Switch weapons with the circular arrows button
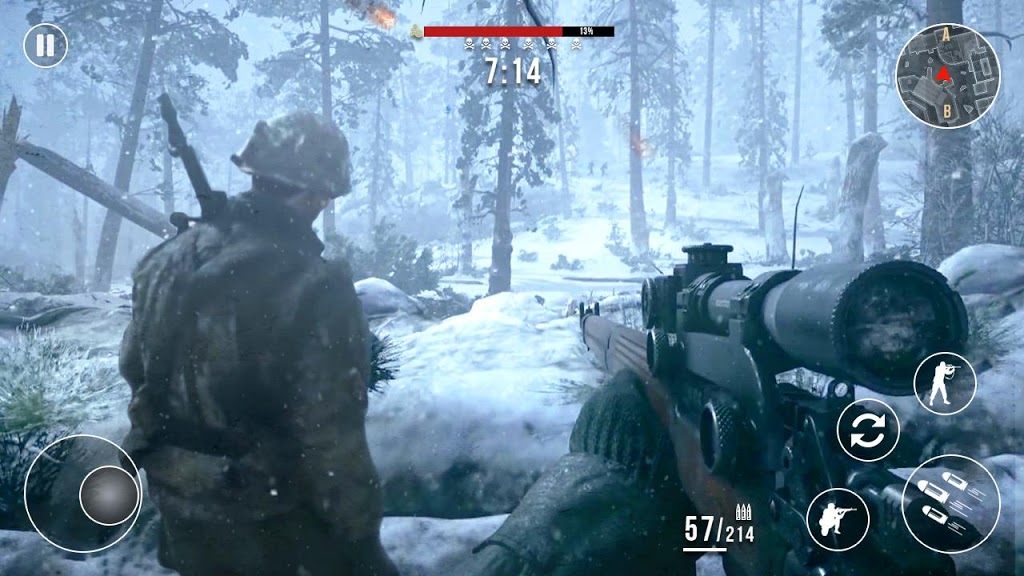The image size is (1024, 576). pos(868,431)
